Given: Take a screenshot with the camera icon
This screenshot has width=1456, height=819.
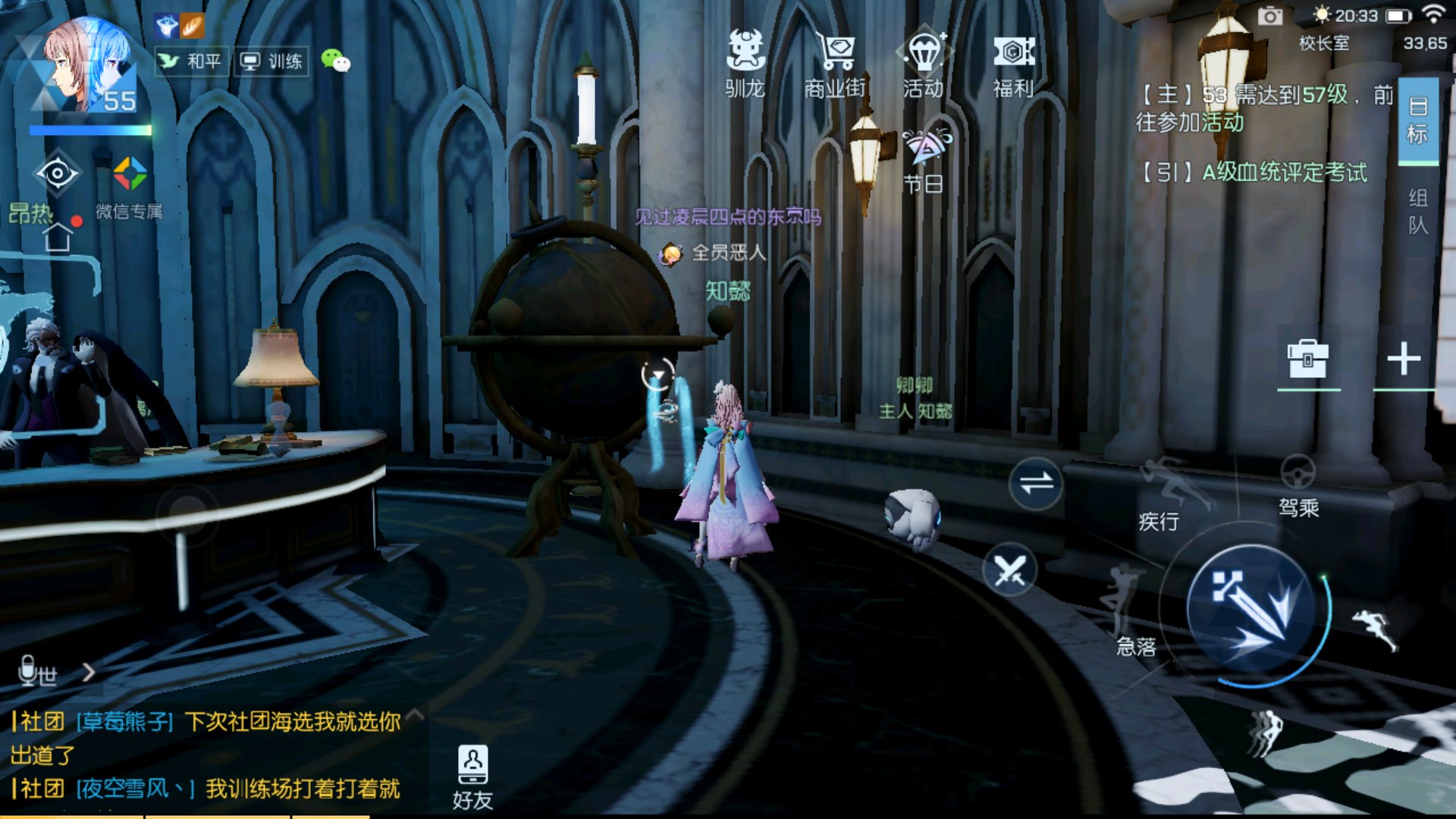Looking at the screenshot, I should (x=1270, y=16).
